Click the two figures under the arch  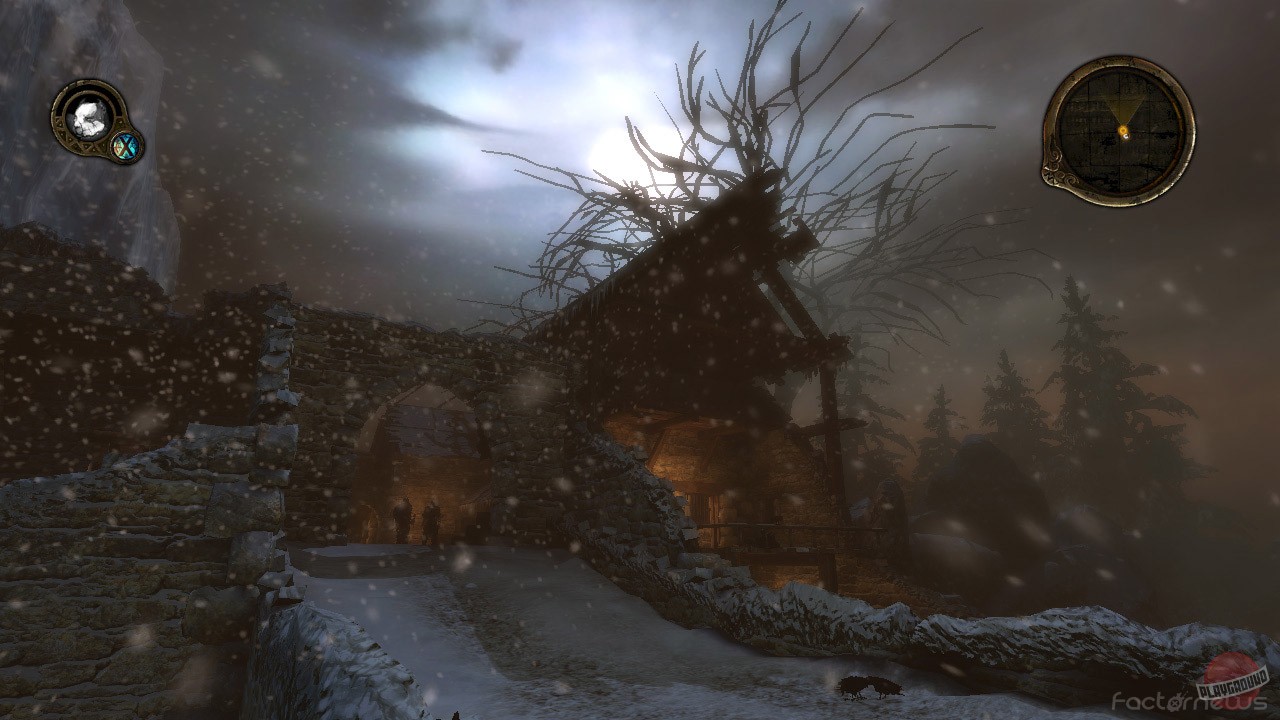[415, 515]
